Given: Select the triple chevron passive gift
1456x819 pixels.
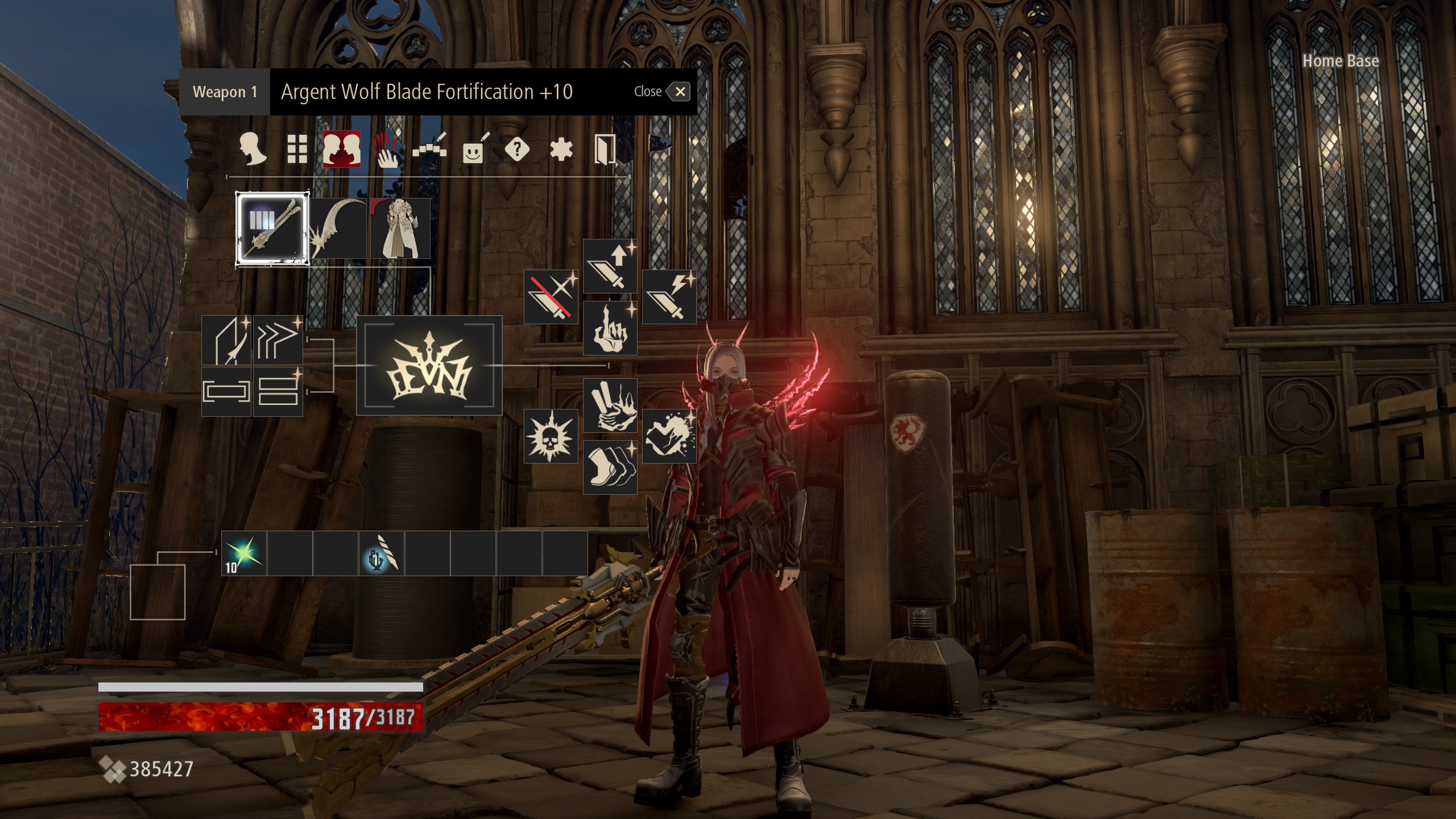Looking at the screenshot, I should click(278, 340).
